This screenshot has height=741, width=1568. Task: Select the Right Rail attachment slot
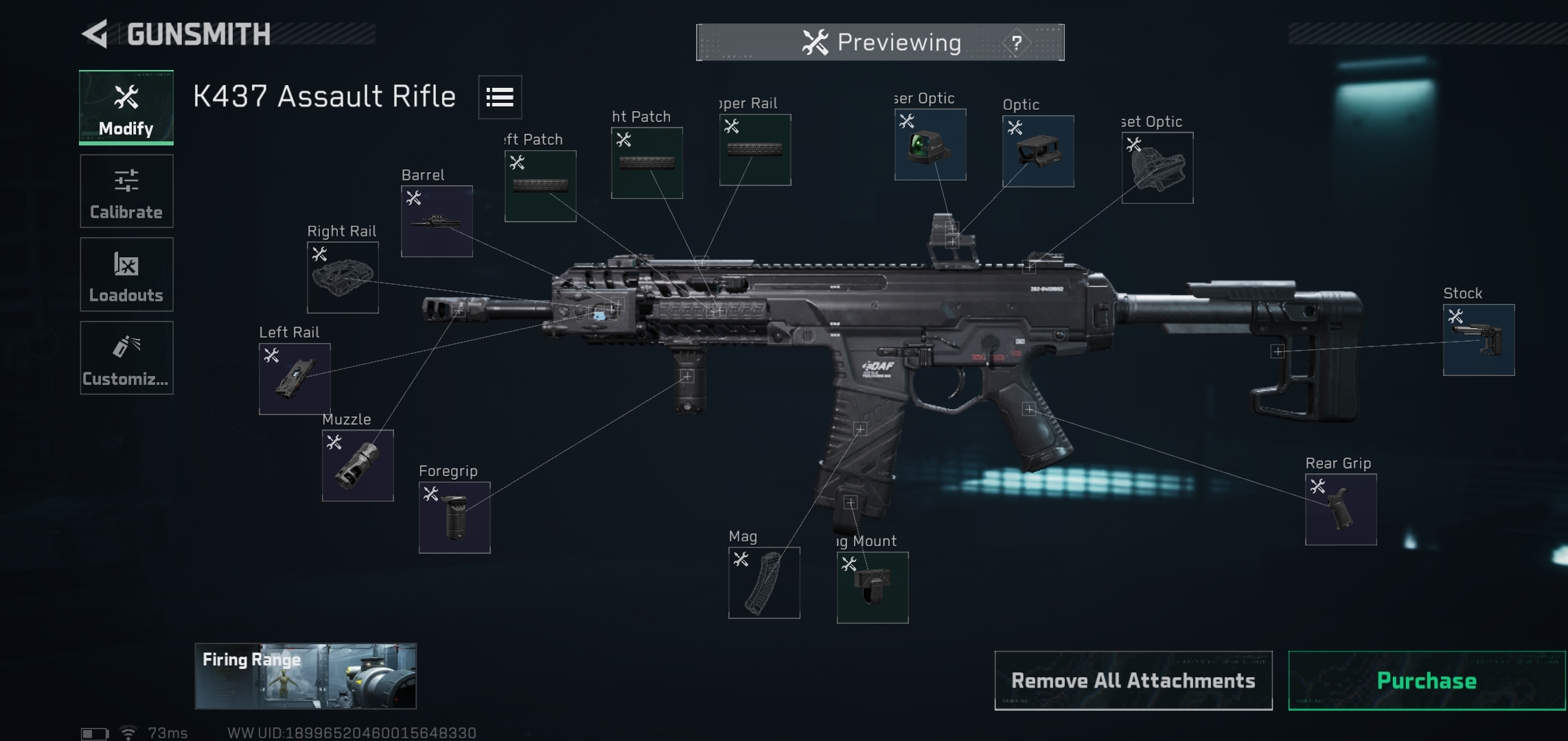343,278
